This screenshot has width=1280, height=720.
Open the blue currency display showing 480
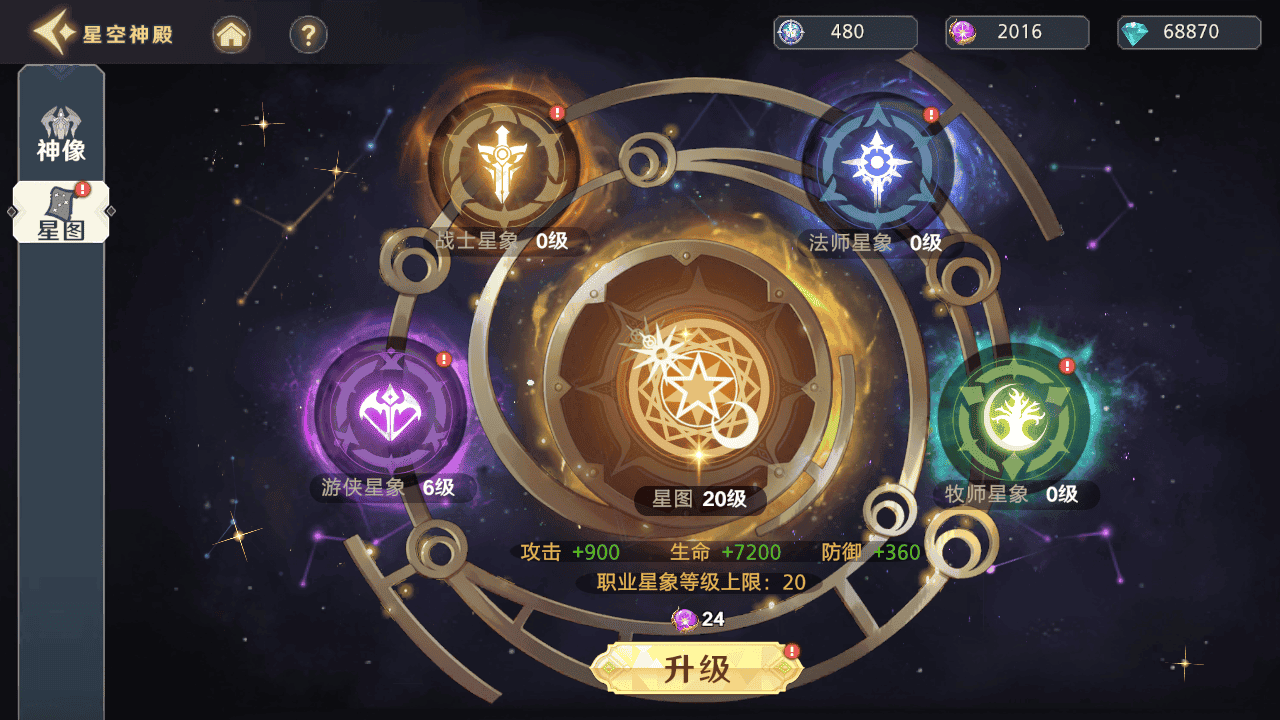pos(845,32)
